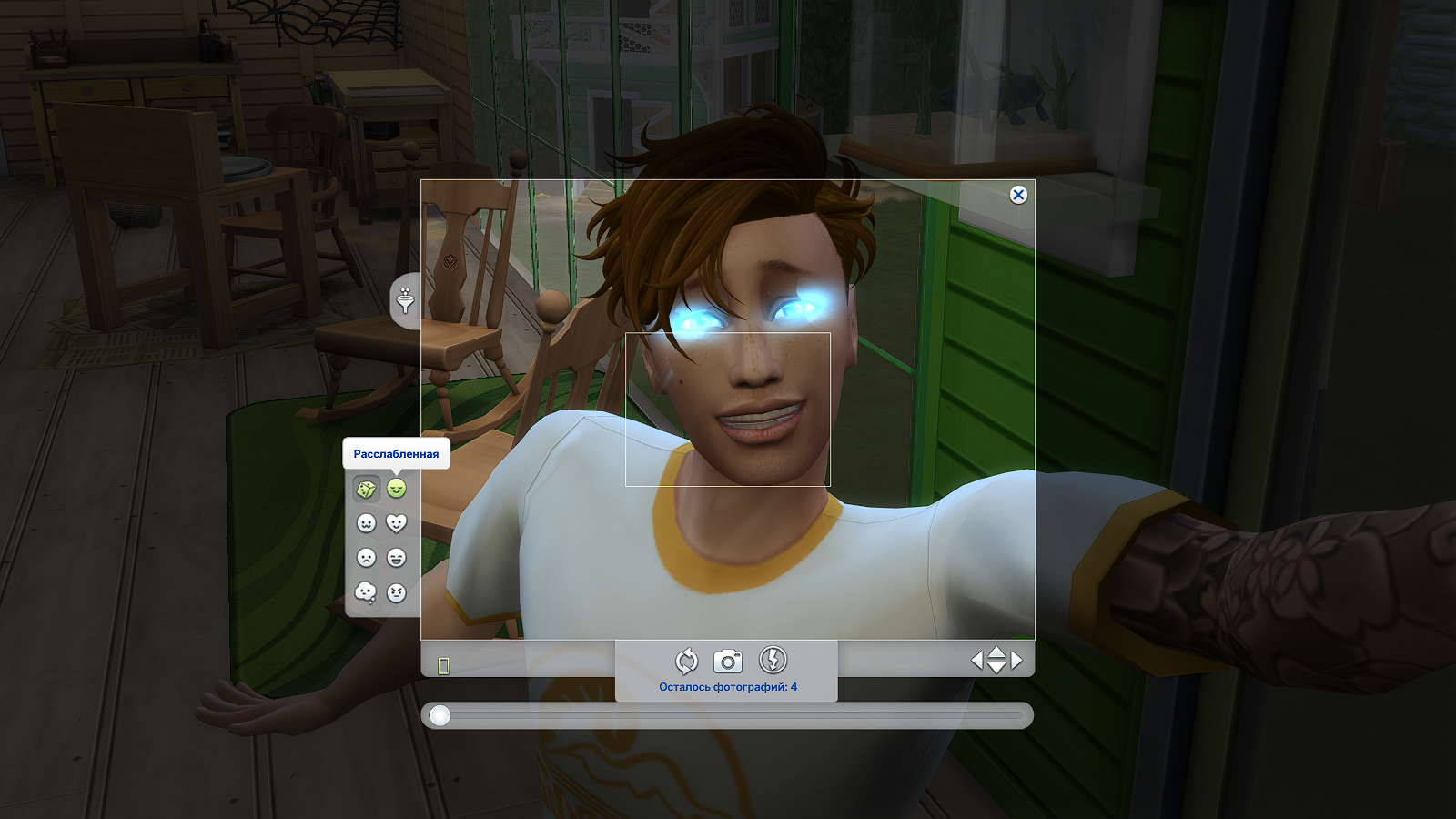Select the random emotion dice icon
This screenshot has height=819, width=1456.
pyautogui.click(x=366, y=487)
